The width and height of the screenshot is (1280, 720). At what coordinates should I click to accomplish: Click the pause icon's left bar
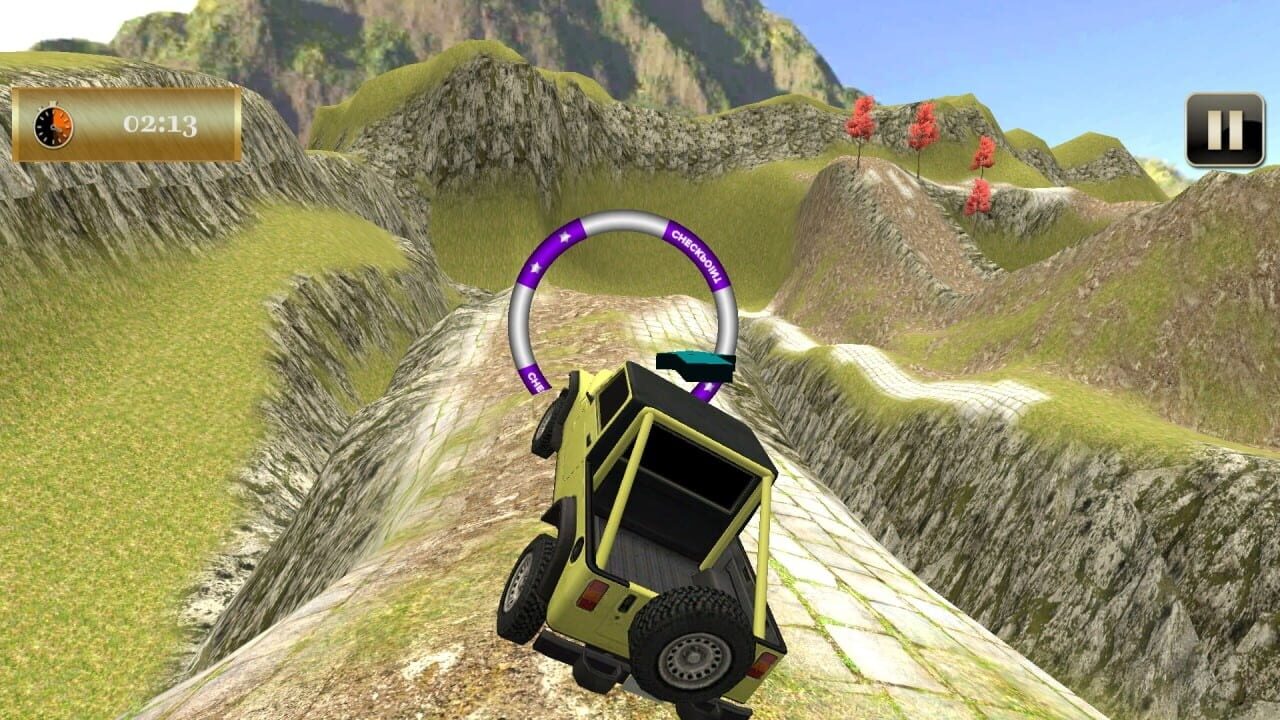click(x=1214, y=130)
